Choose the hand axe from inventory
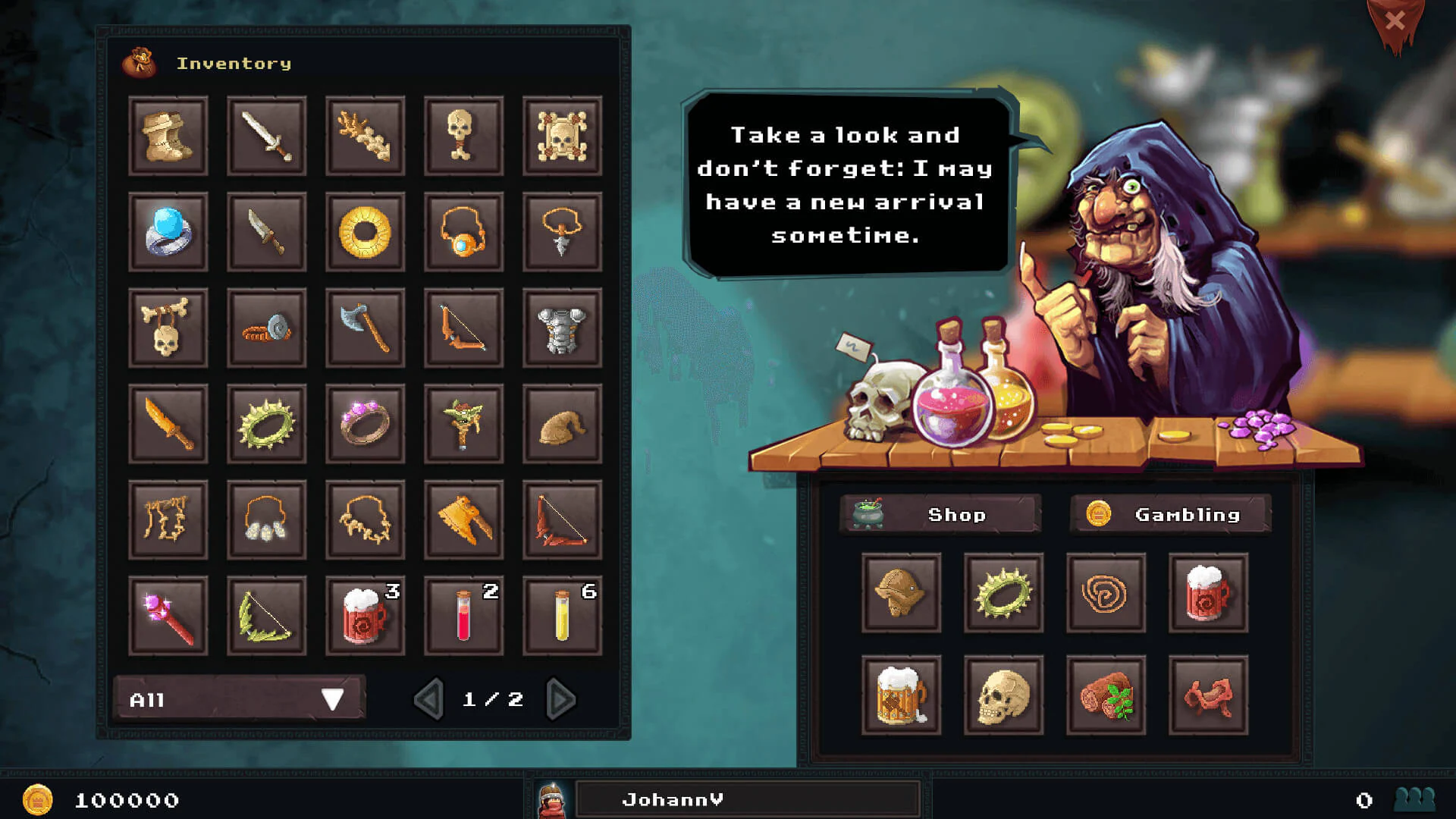 (x=365, y=328)
